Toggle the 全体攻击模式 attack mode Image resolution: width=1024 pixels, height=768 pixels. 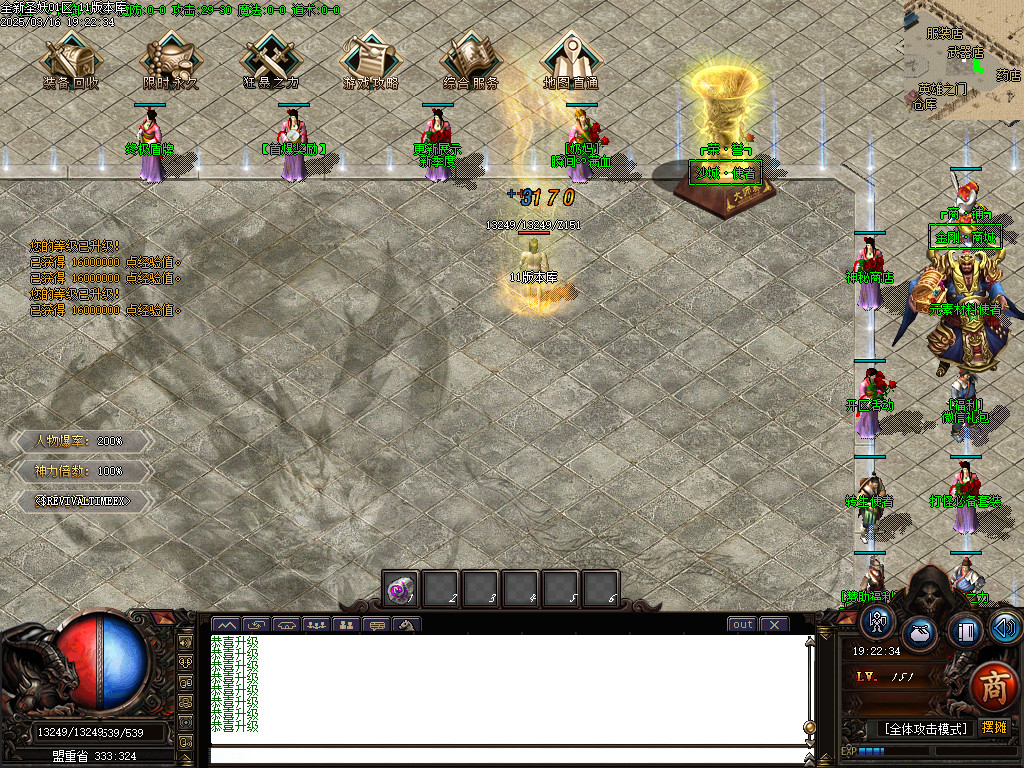(924, 728)
